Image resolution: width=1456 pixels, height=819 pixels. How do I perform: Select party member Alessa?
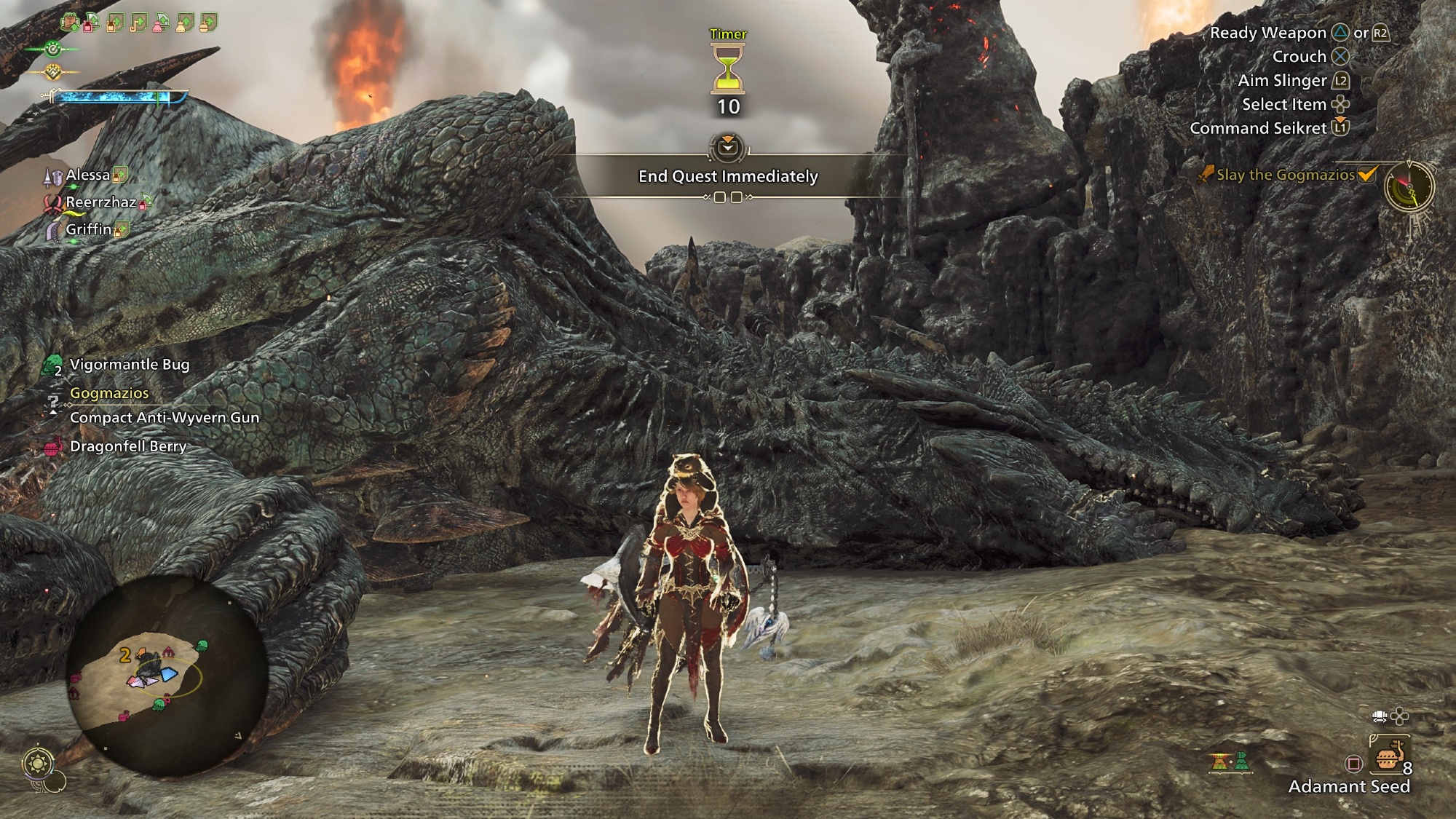87,175
